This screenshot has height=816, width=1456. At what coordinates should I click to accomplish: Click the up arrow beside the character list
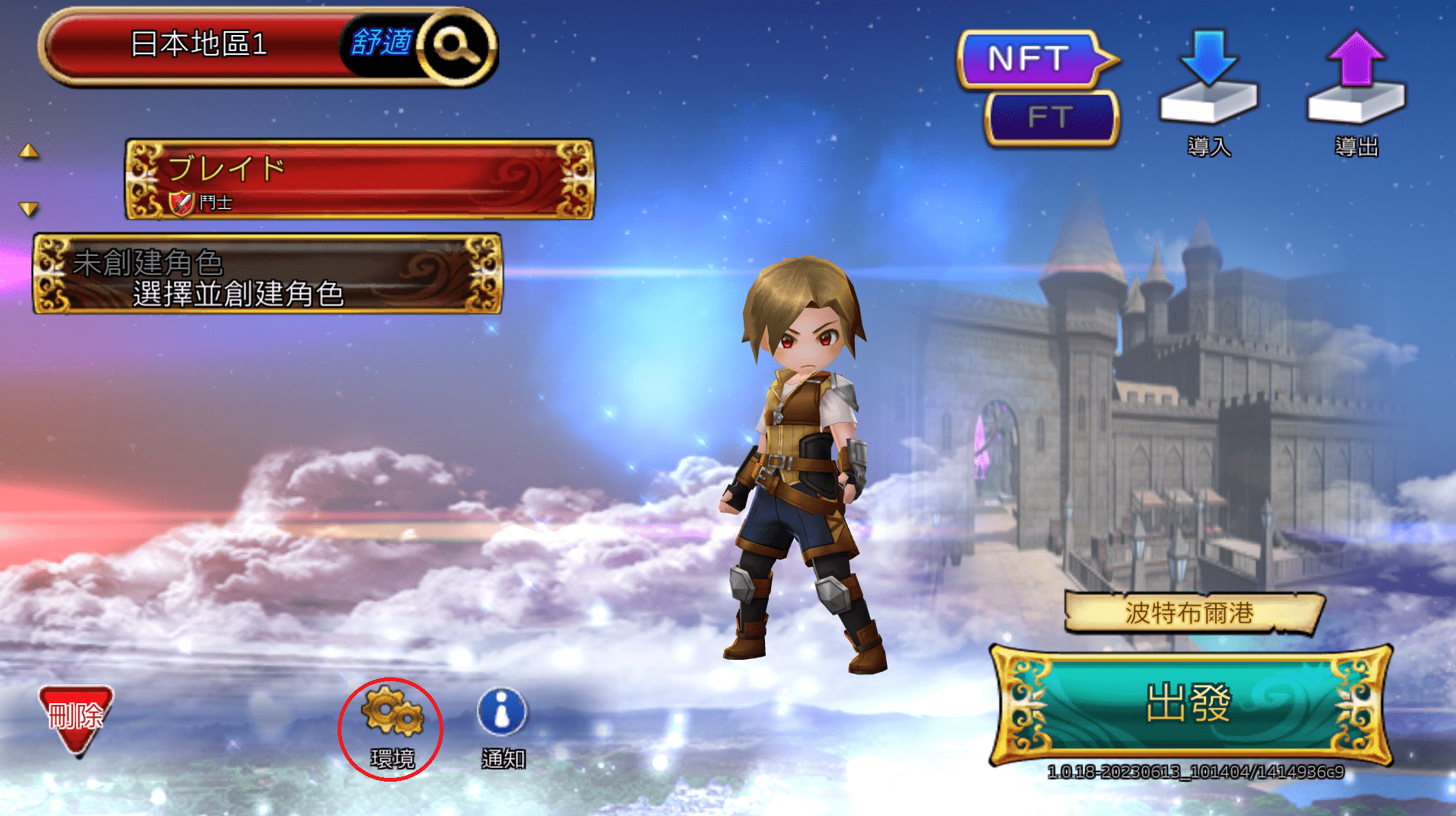[x=29, y=151]
